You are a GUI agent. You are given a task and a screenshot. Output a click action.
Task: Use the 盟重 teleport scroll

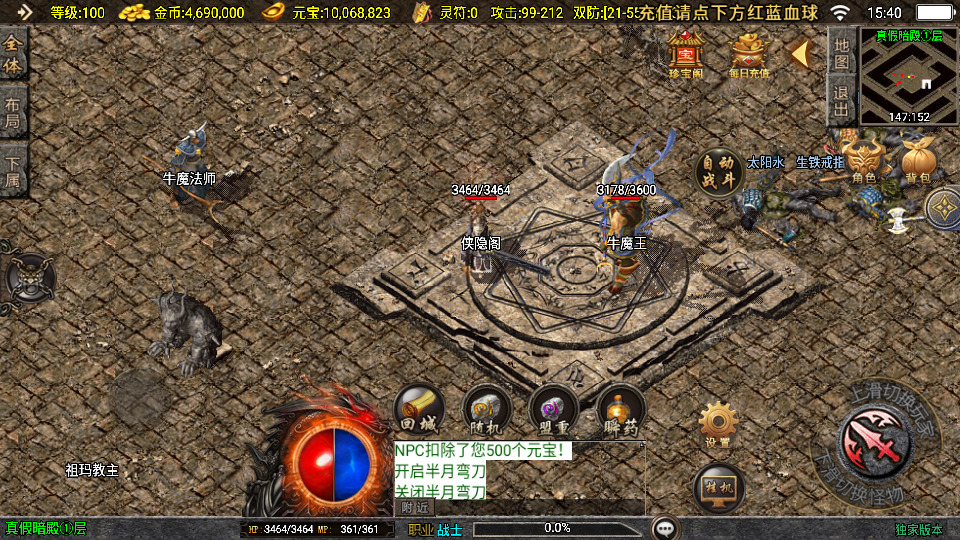pyautogui.click(x=554, y=409)
